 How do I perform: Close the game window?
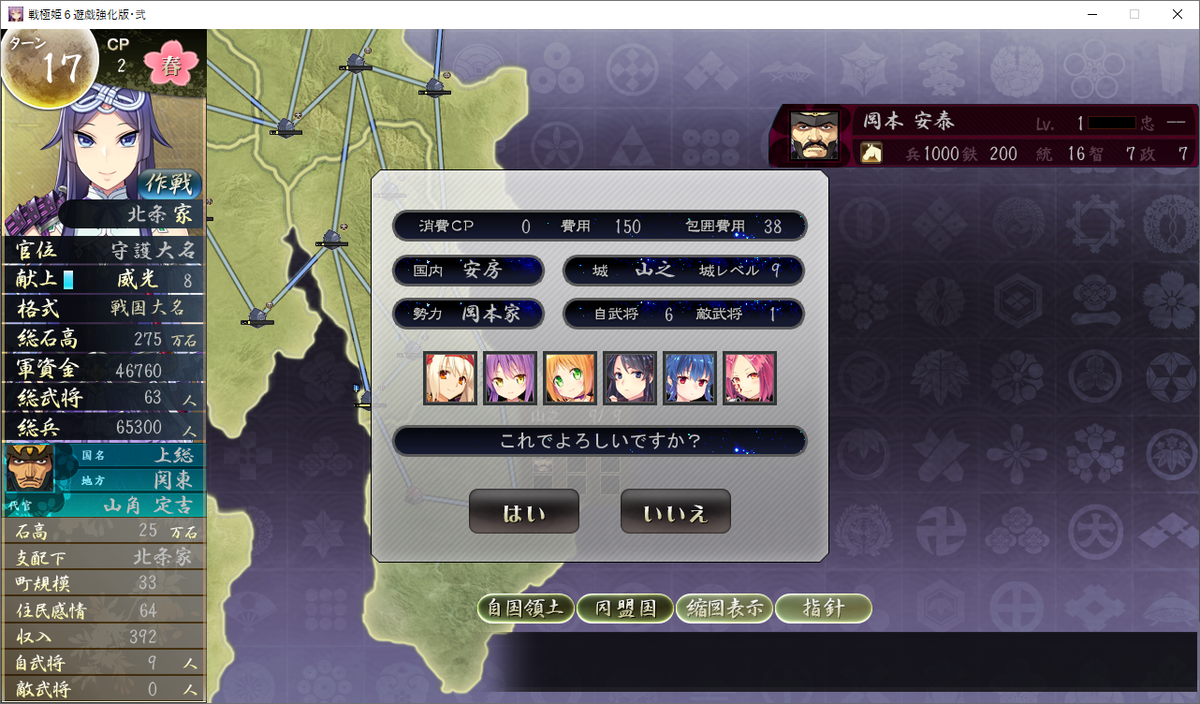pos(1176,14)
